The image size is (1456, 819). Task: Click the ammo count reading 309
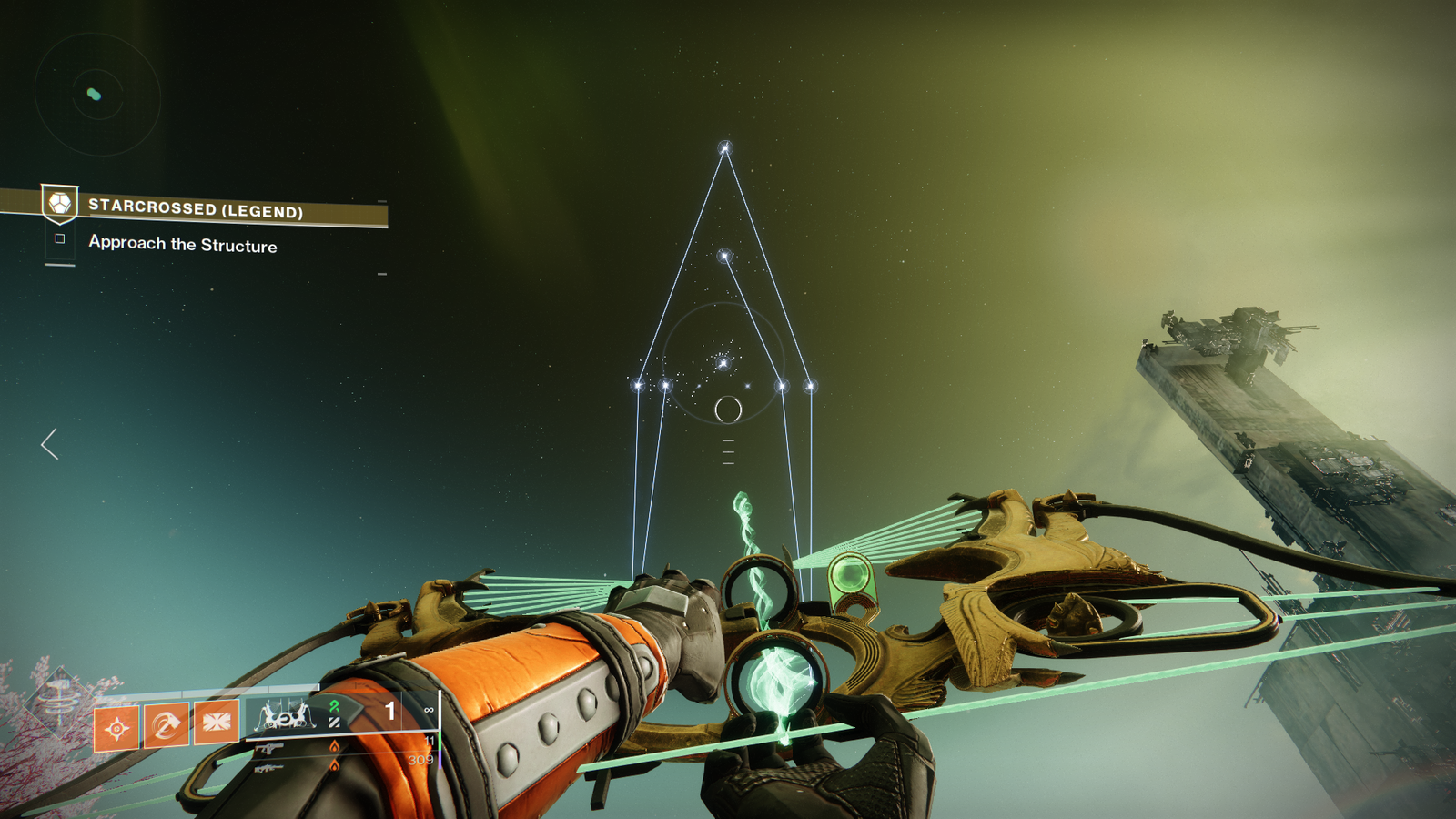tap(422, 758)
